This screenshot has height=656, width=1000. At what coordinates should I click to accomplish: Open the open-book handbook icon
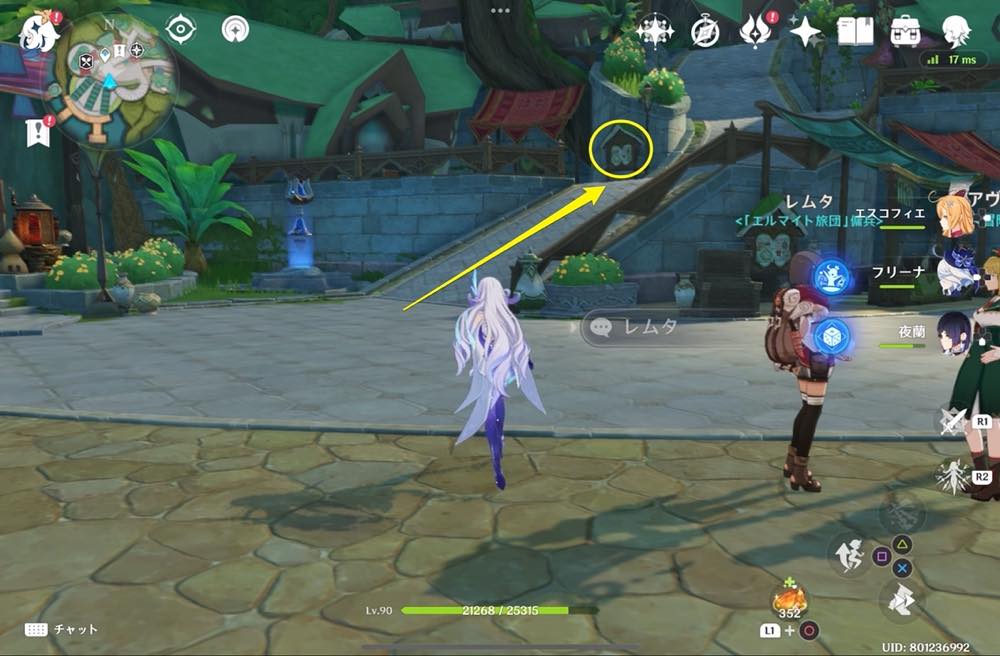click(x=855, y=32)
